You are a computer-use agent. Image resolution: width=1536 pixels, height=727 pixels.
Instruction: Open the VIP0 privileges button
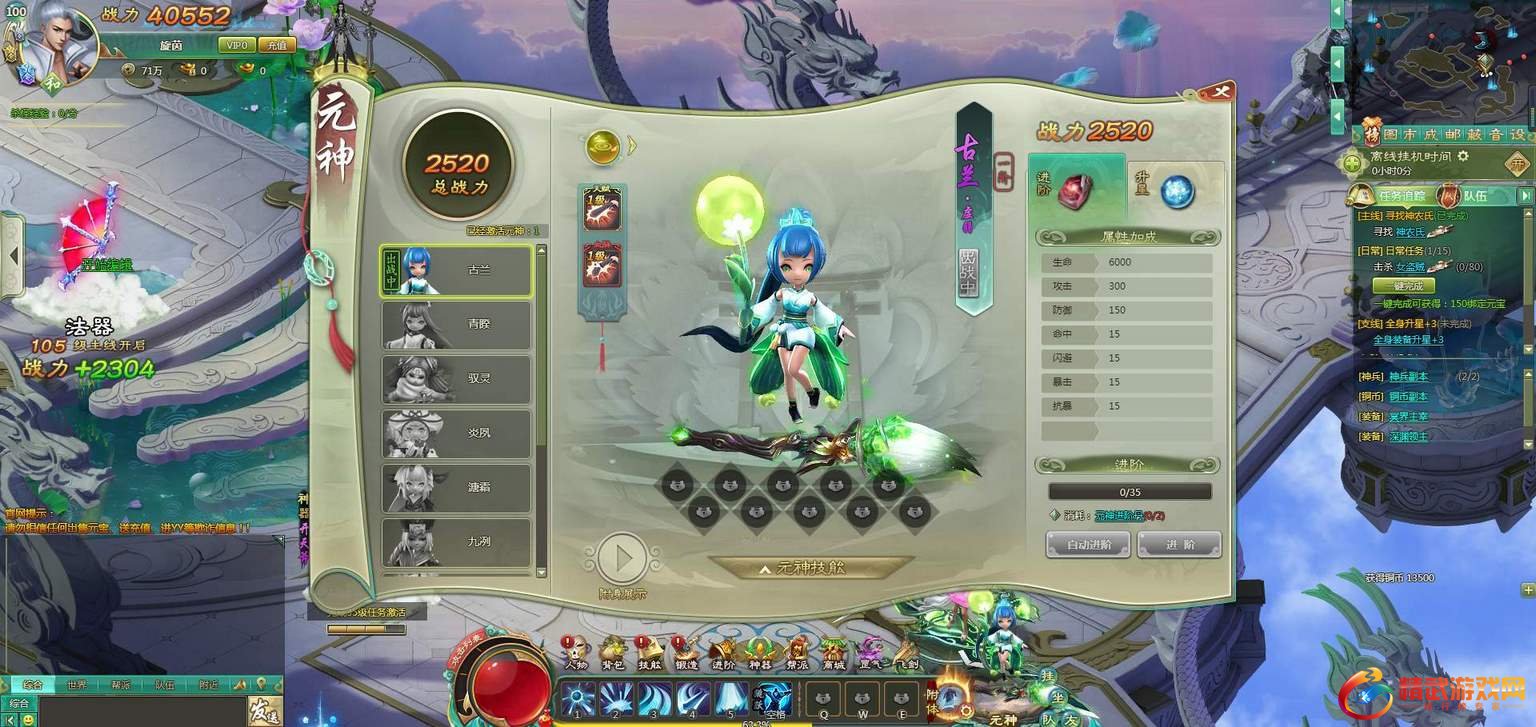pos(237,46)
